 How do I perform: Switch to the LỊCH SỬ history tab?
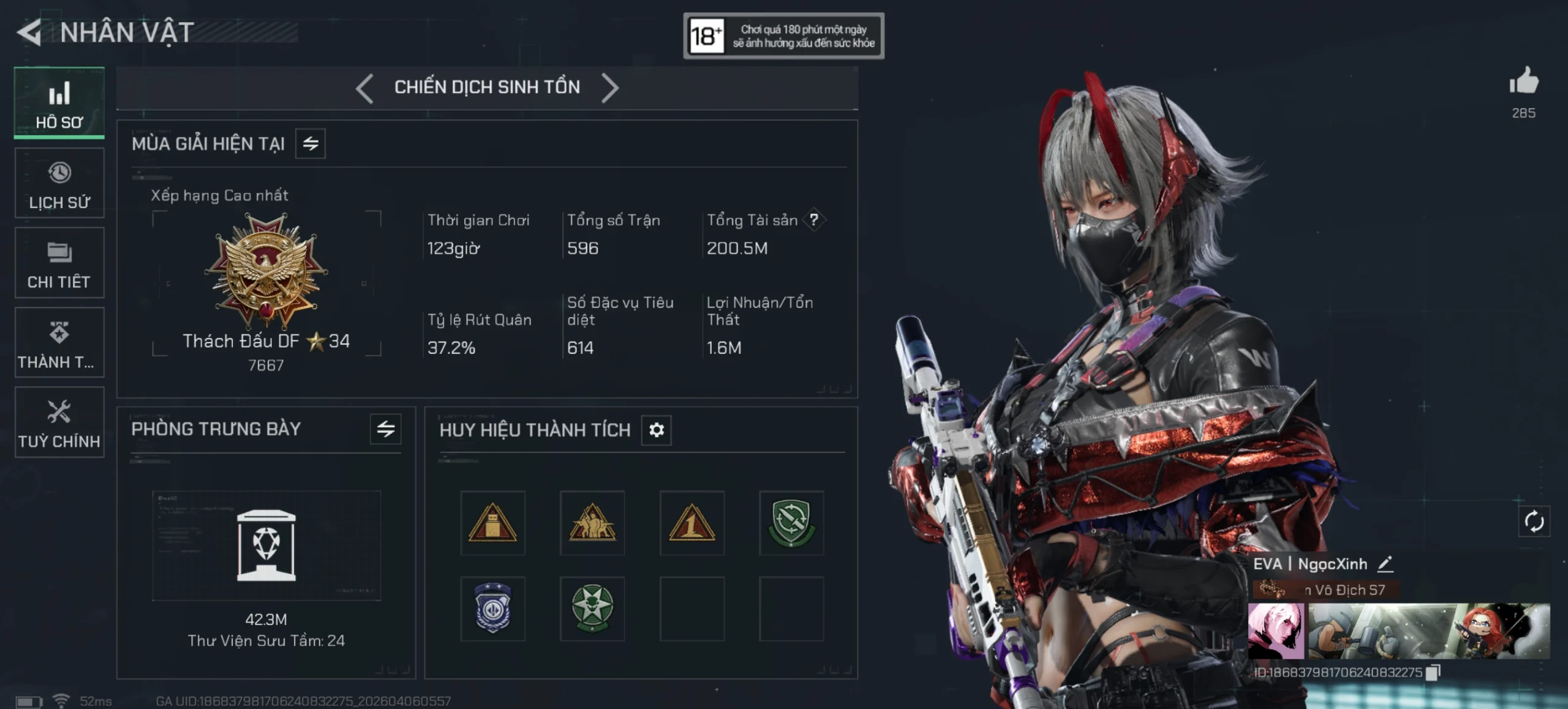coord(59,184)
